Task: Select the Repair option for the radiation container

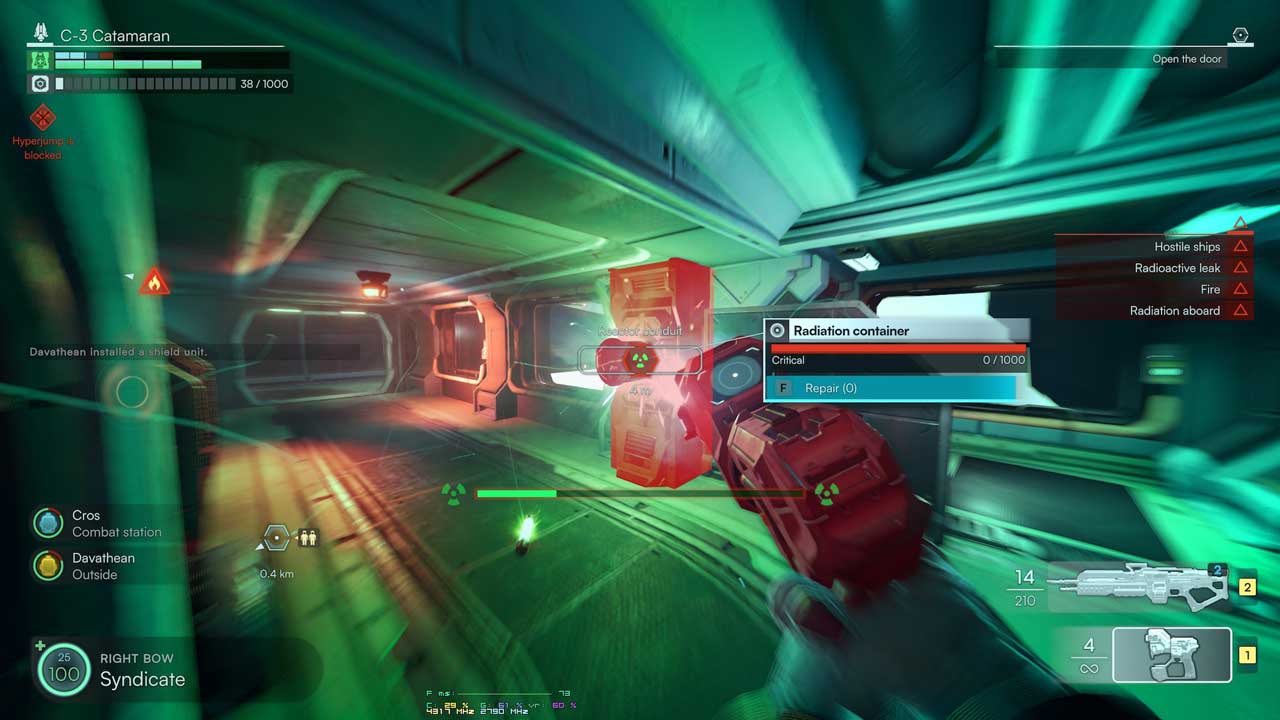Action: point(890,388)
